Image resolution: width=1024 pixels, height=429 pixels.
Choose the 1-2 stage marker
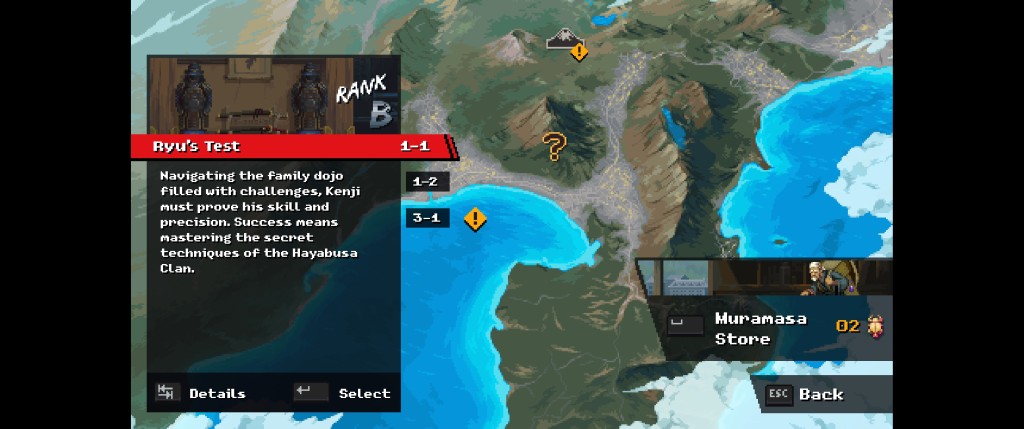[426, 182]
